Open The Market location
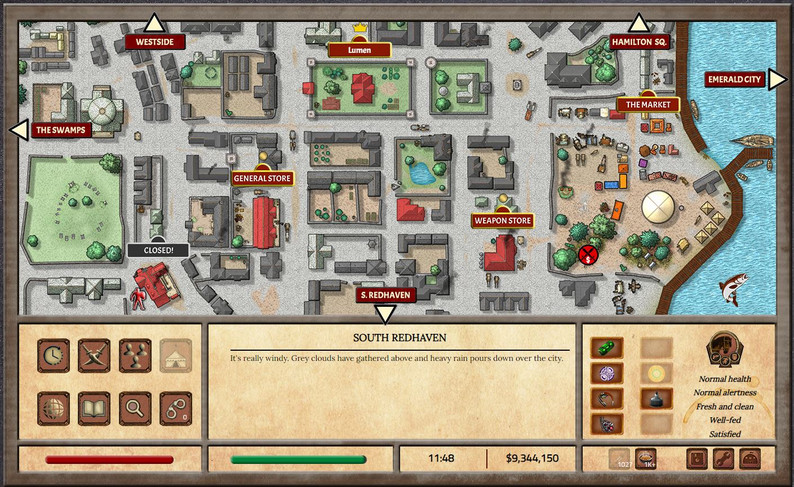Image resolution: width=794 pixels, height=487 pixels. coord(648,104)
